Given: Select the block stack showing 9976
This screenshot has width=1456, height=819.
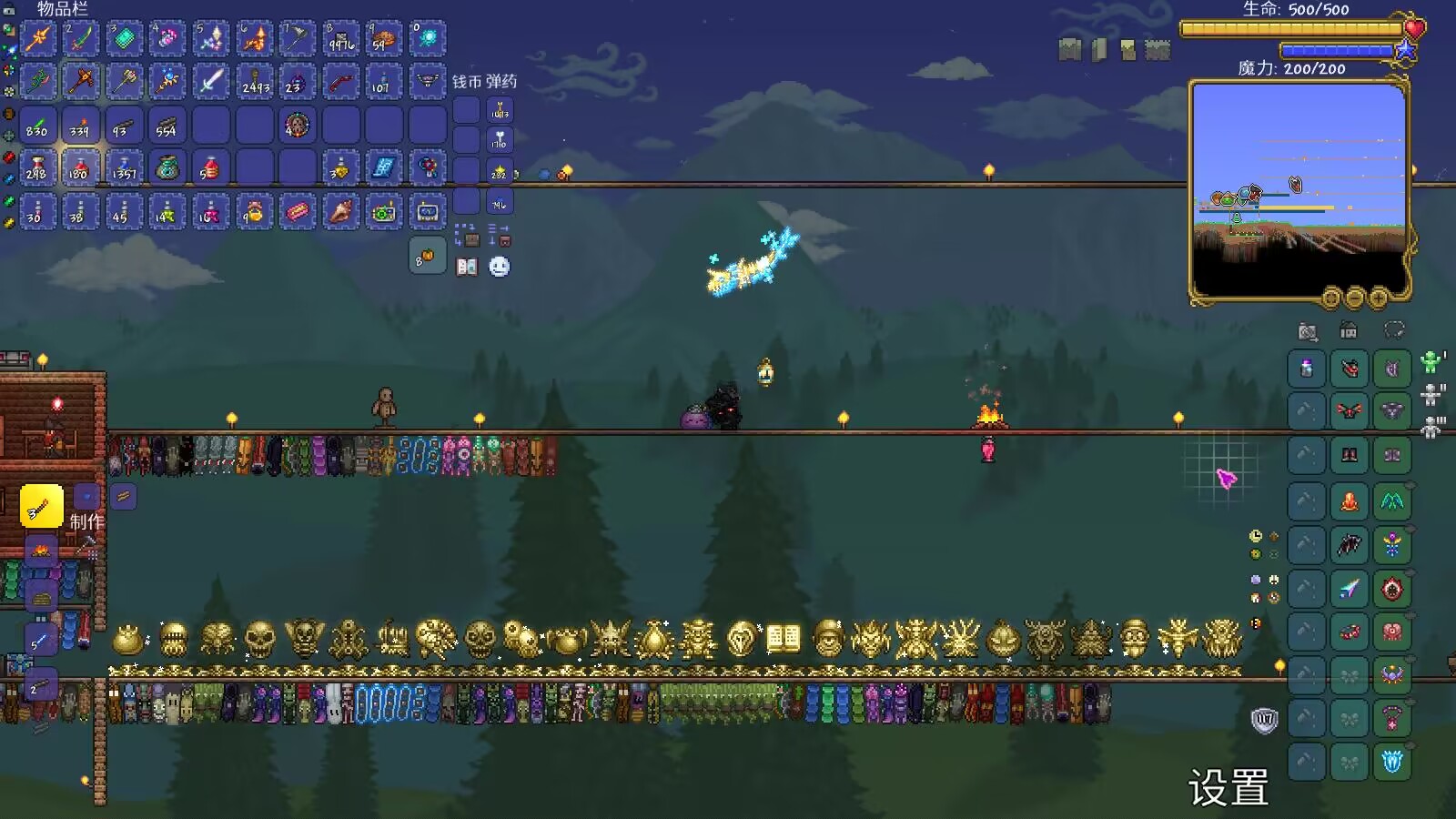Looking at the screenshot, I should pos(340,39).
